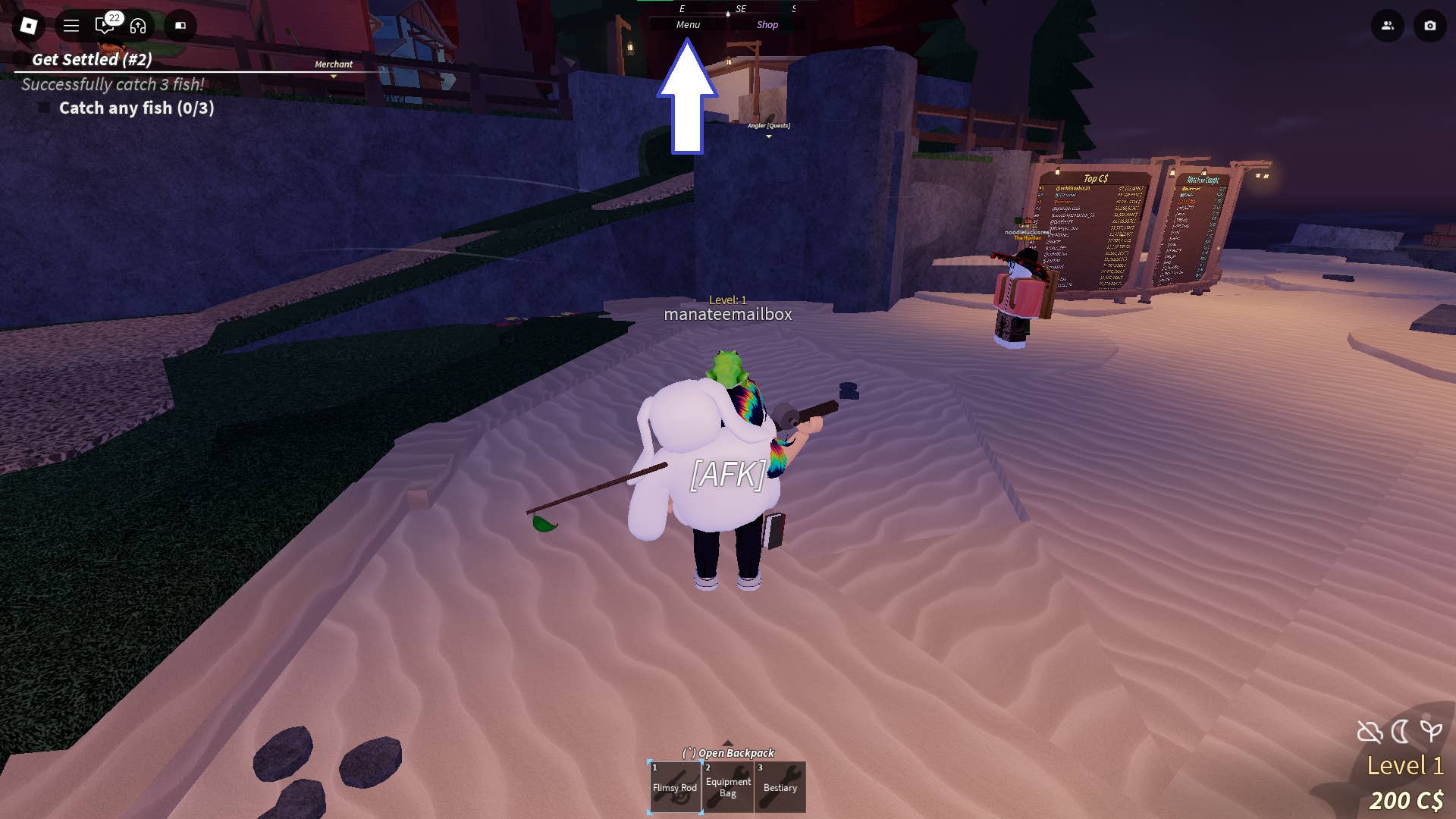
Task: Expand the Open Backpack panel arrow
Action: 728,744
